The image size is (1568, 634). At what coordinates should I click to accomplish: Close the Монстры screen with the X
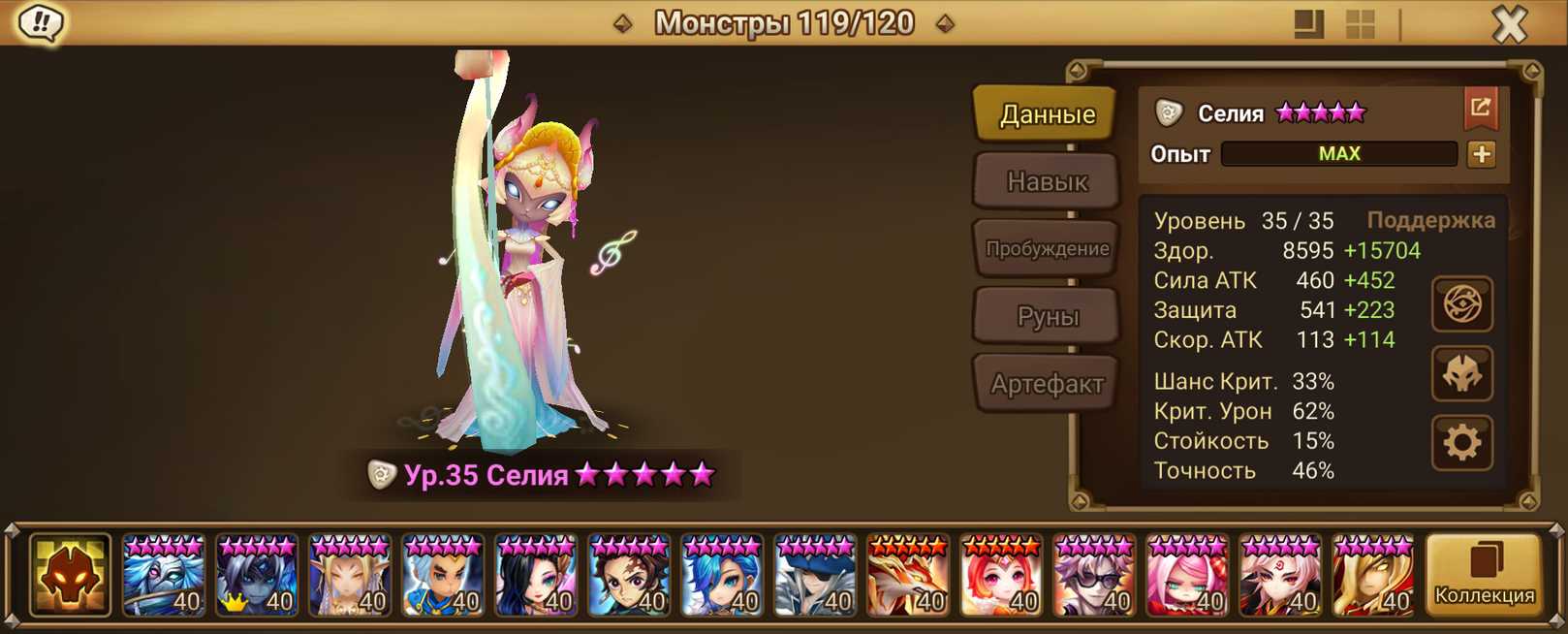(x=1509, y=23)
